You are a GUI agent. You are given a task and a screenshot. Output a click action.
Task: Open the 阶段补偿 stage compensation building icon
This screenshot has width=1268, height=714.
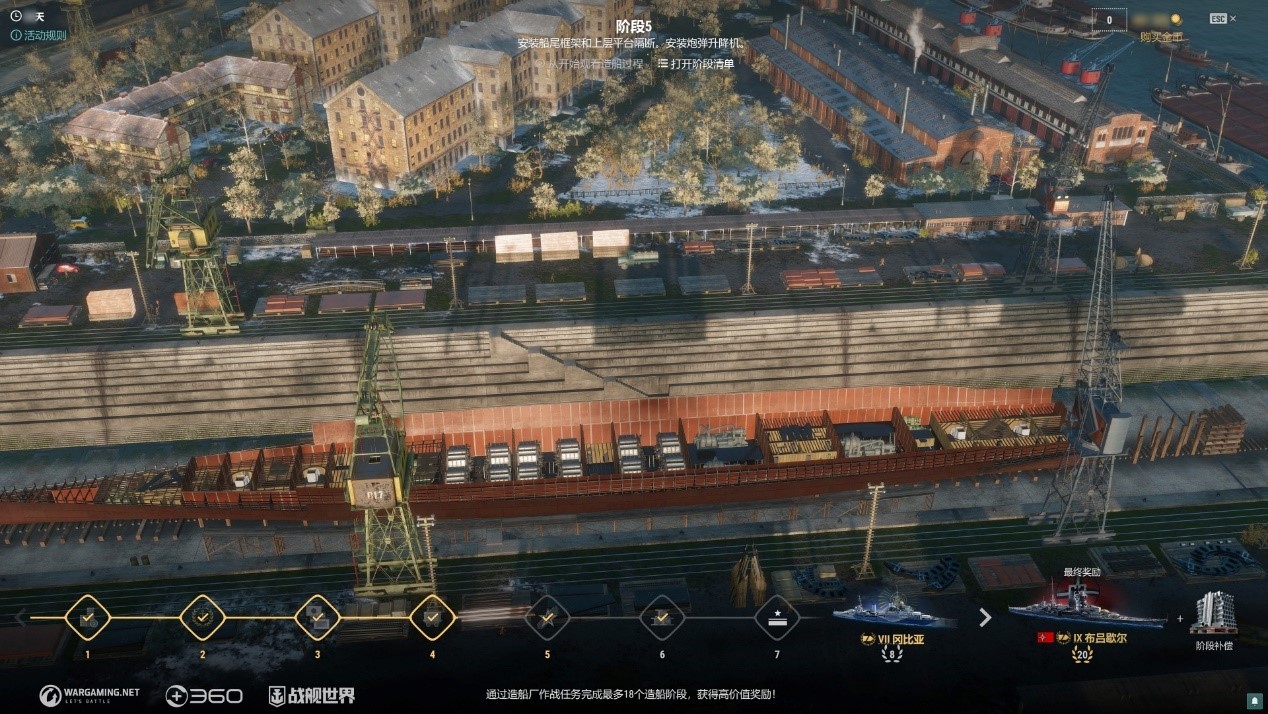coord(1213,614)
